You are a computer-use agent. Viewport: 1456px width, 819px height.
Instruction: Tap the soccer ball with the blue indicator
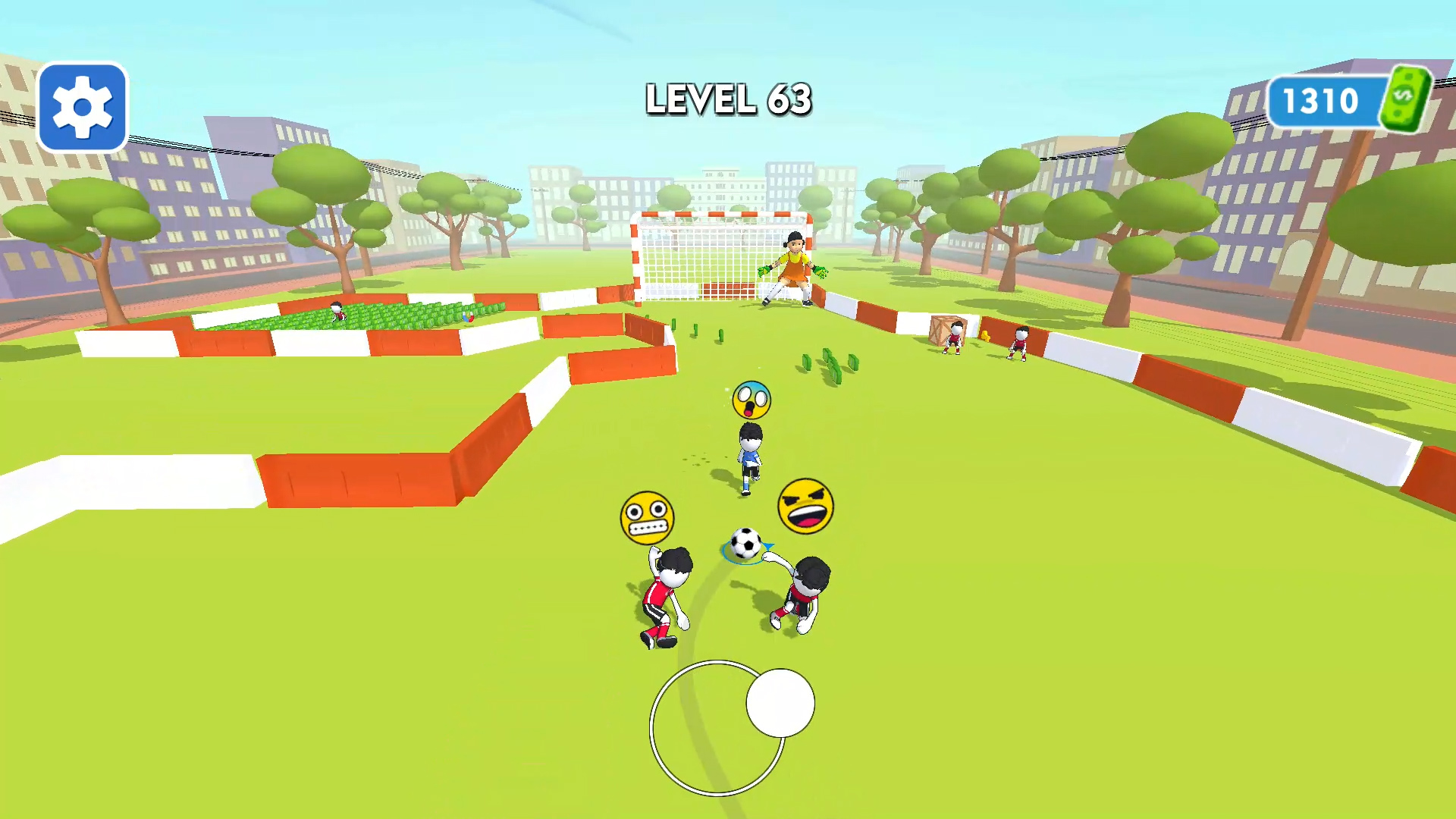click(745, 543)
